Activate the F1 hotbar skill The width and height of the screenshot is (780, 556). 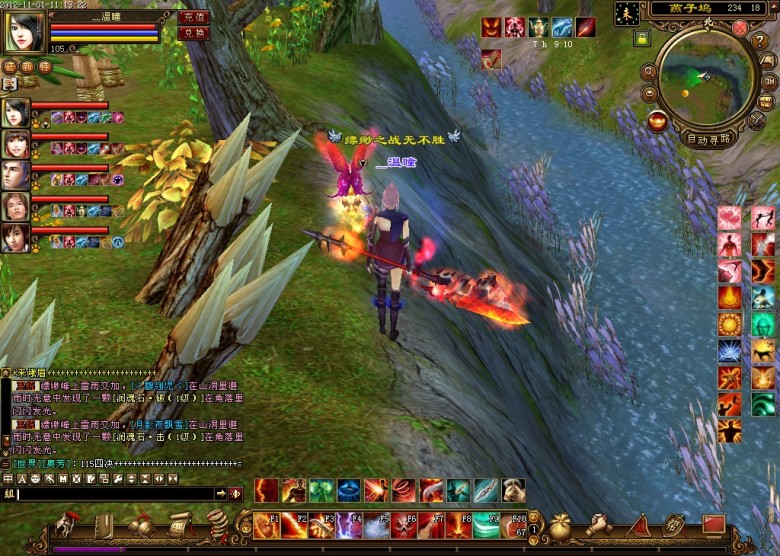tap(266, 525)
